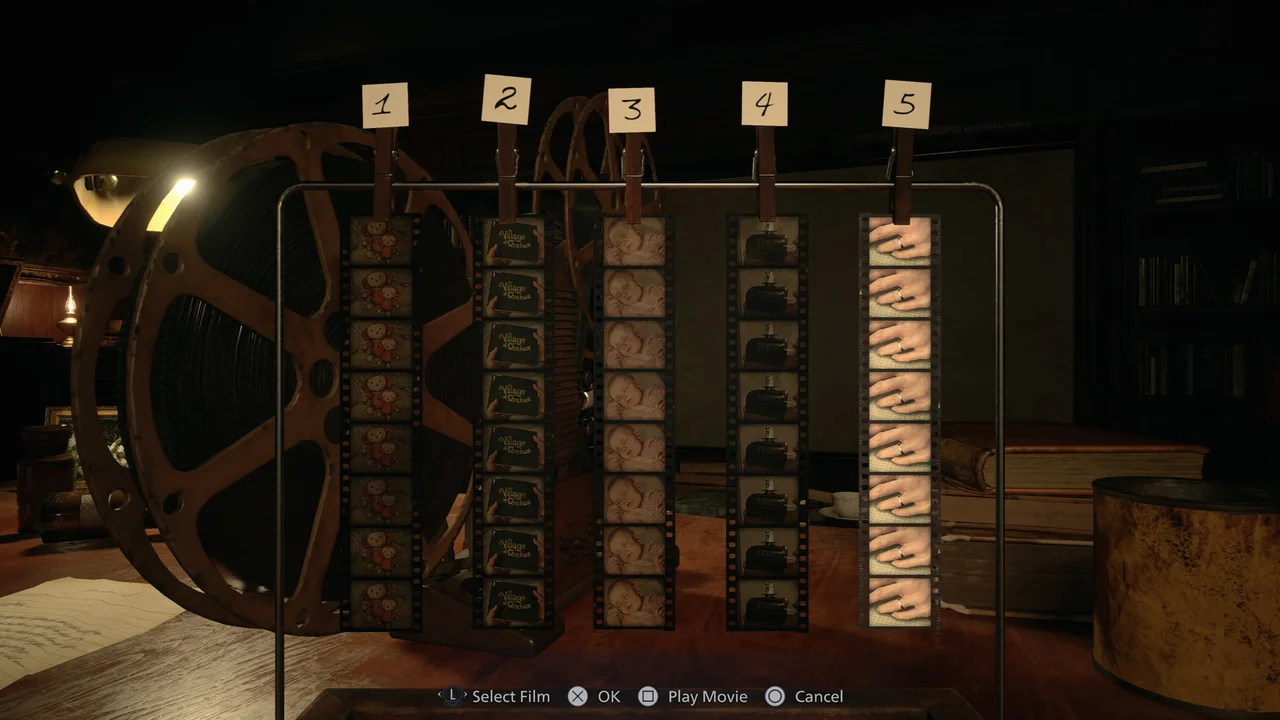
Task: Click the OK label
Action: coord(607,696)
